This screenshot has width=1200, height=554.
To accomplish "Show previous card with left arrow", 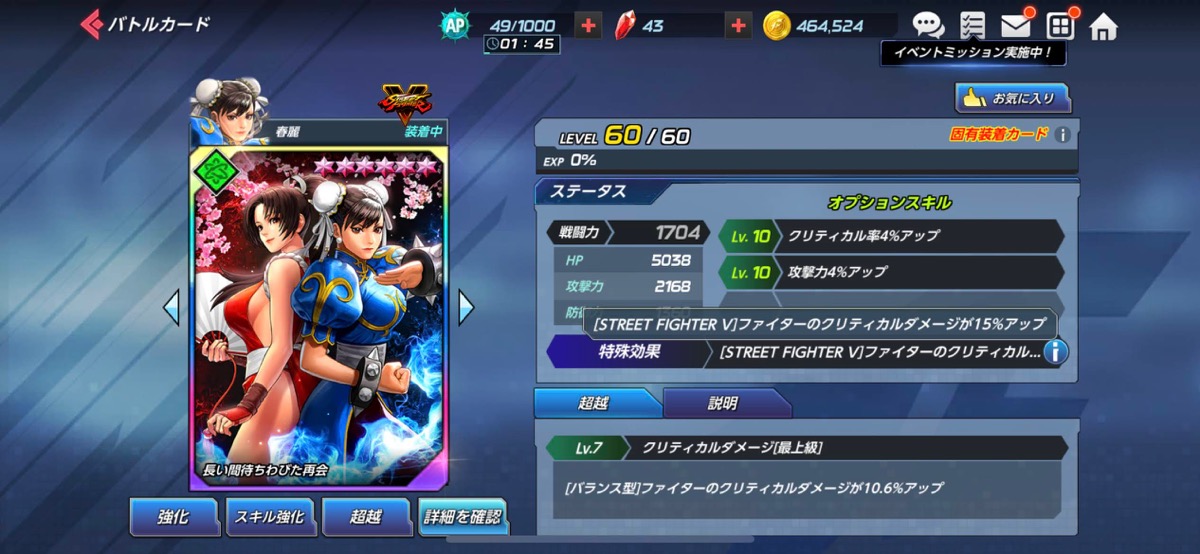I will coord(172,307).
